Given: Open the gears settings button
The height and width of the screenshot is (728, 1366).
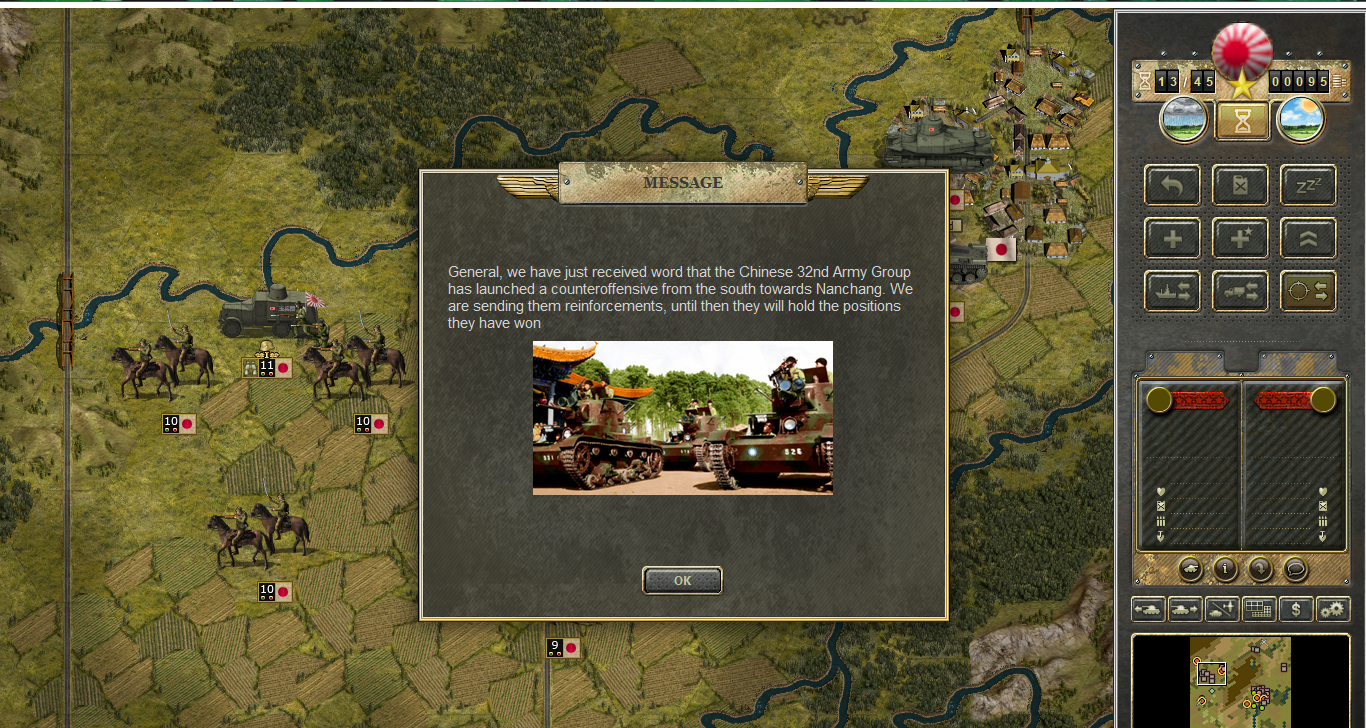Looking at the screenshot, I should 1333,609.
